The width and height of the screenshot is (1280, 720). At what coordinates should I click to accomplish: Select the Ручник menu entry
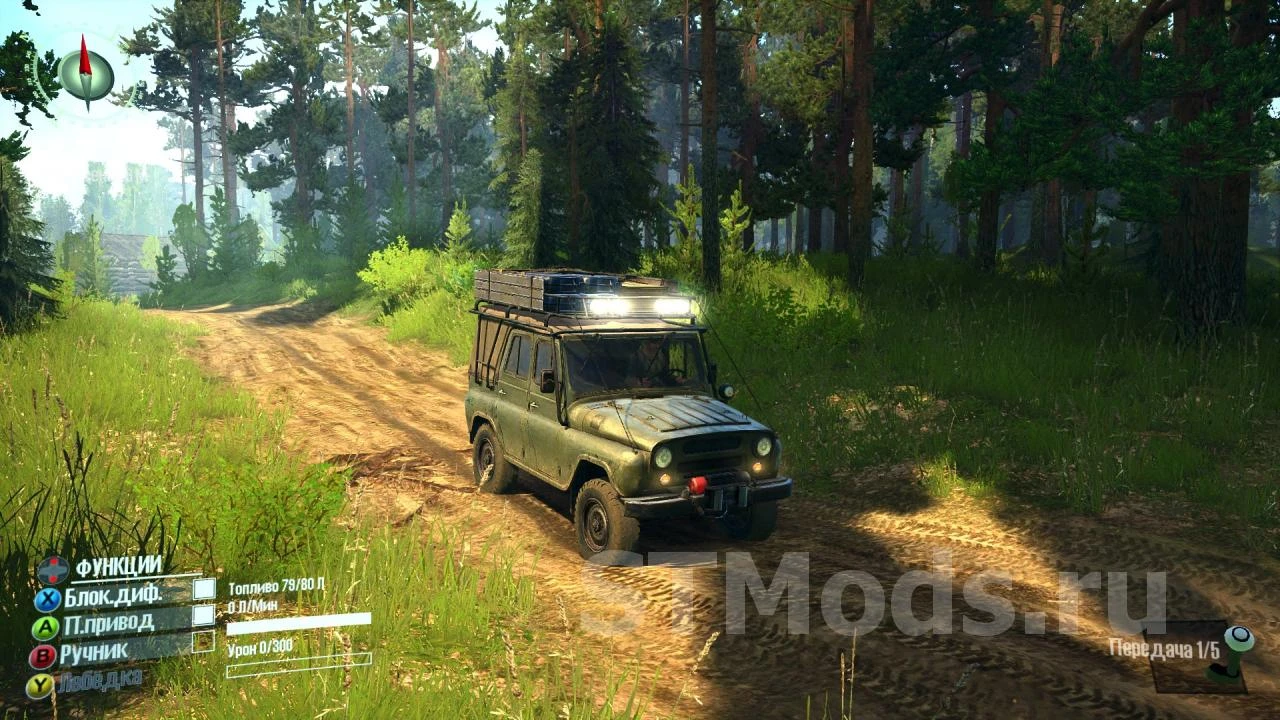point(95,652)
